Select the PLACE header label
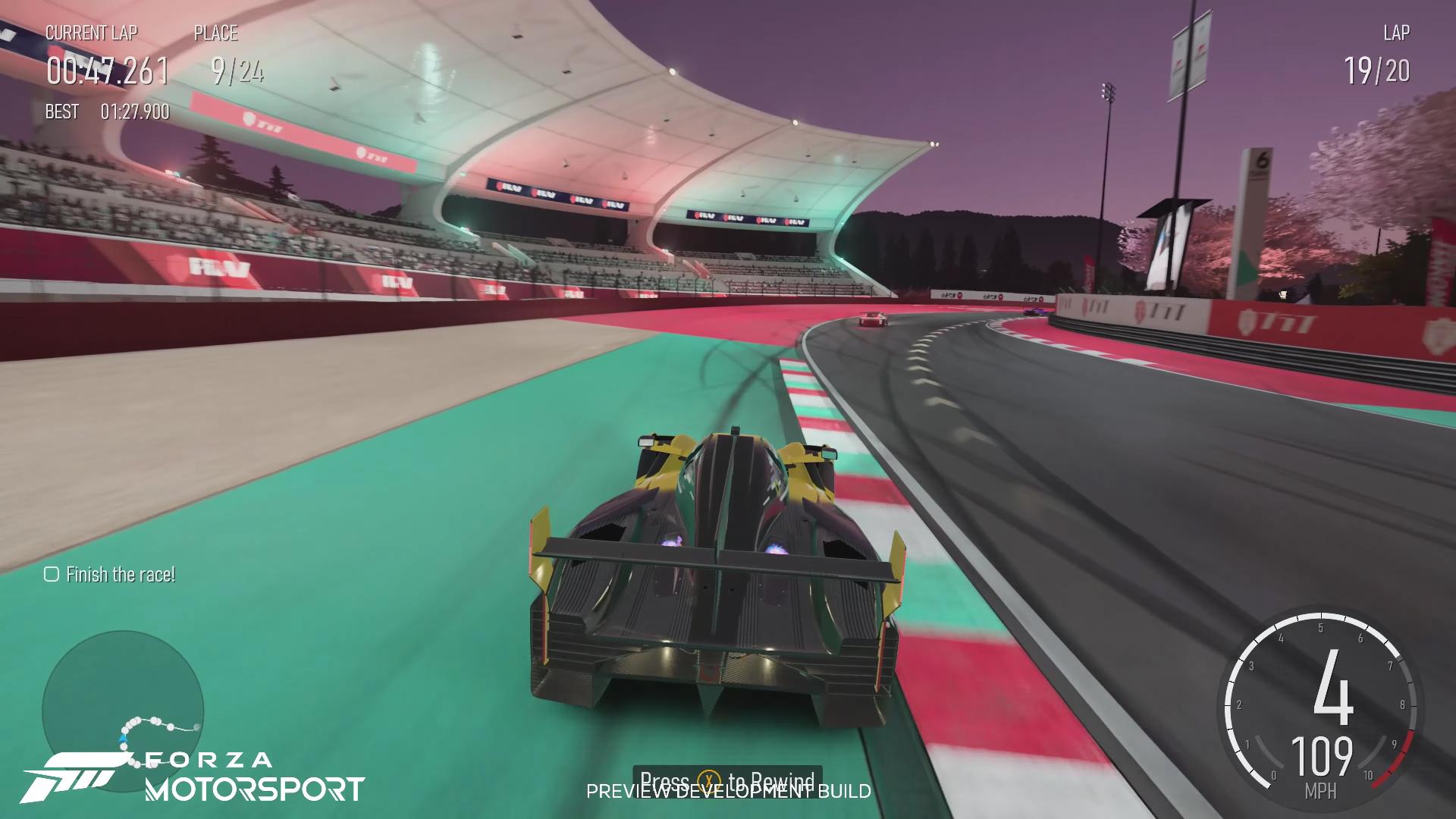 [x=215, y=33]
